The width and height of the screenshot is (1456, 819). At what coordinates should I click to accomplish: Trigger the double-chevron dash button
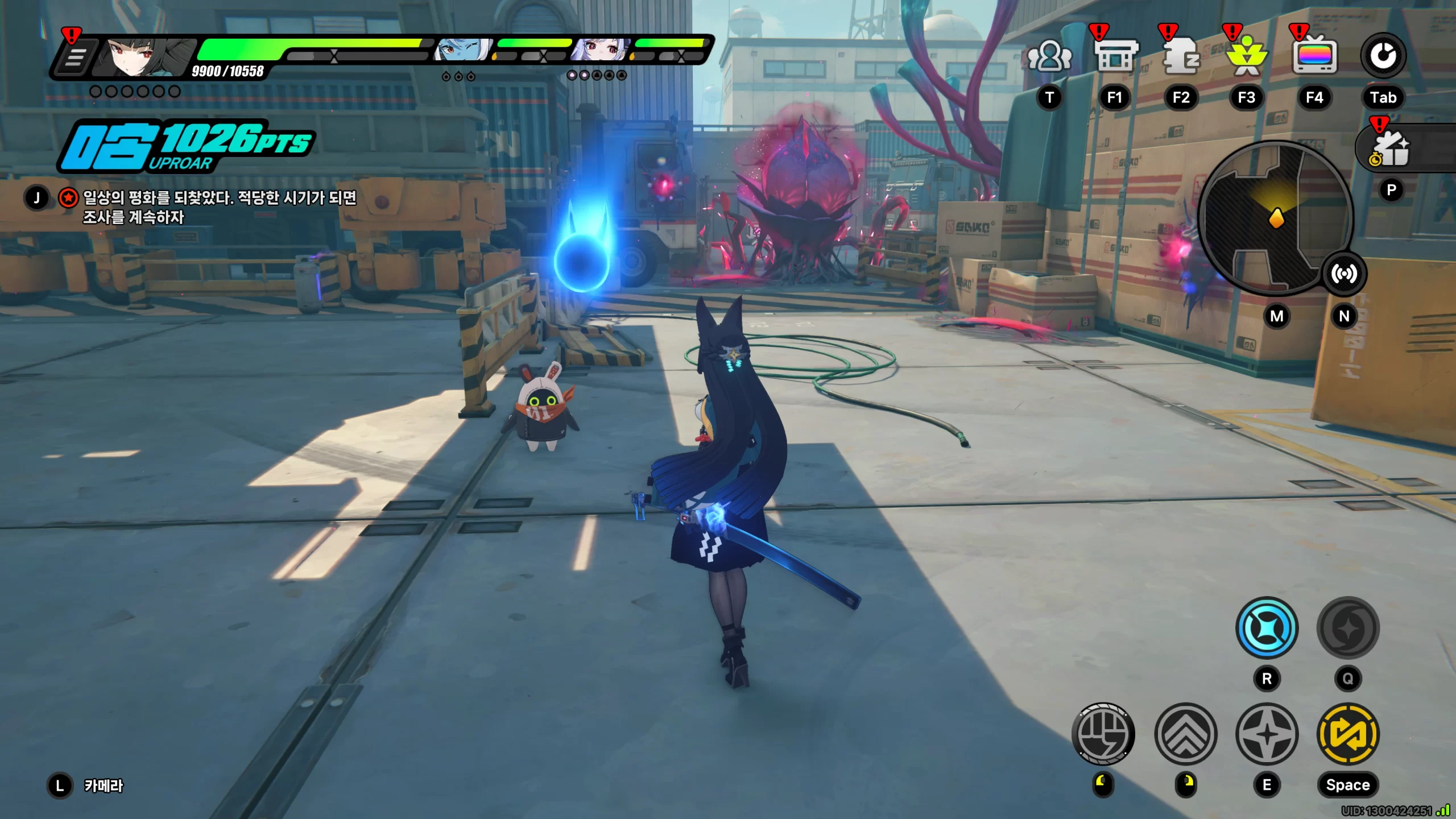click(x=1186, y=734)
